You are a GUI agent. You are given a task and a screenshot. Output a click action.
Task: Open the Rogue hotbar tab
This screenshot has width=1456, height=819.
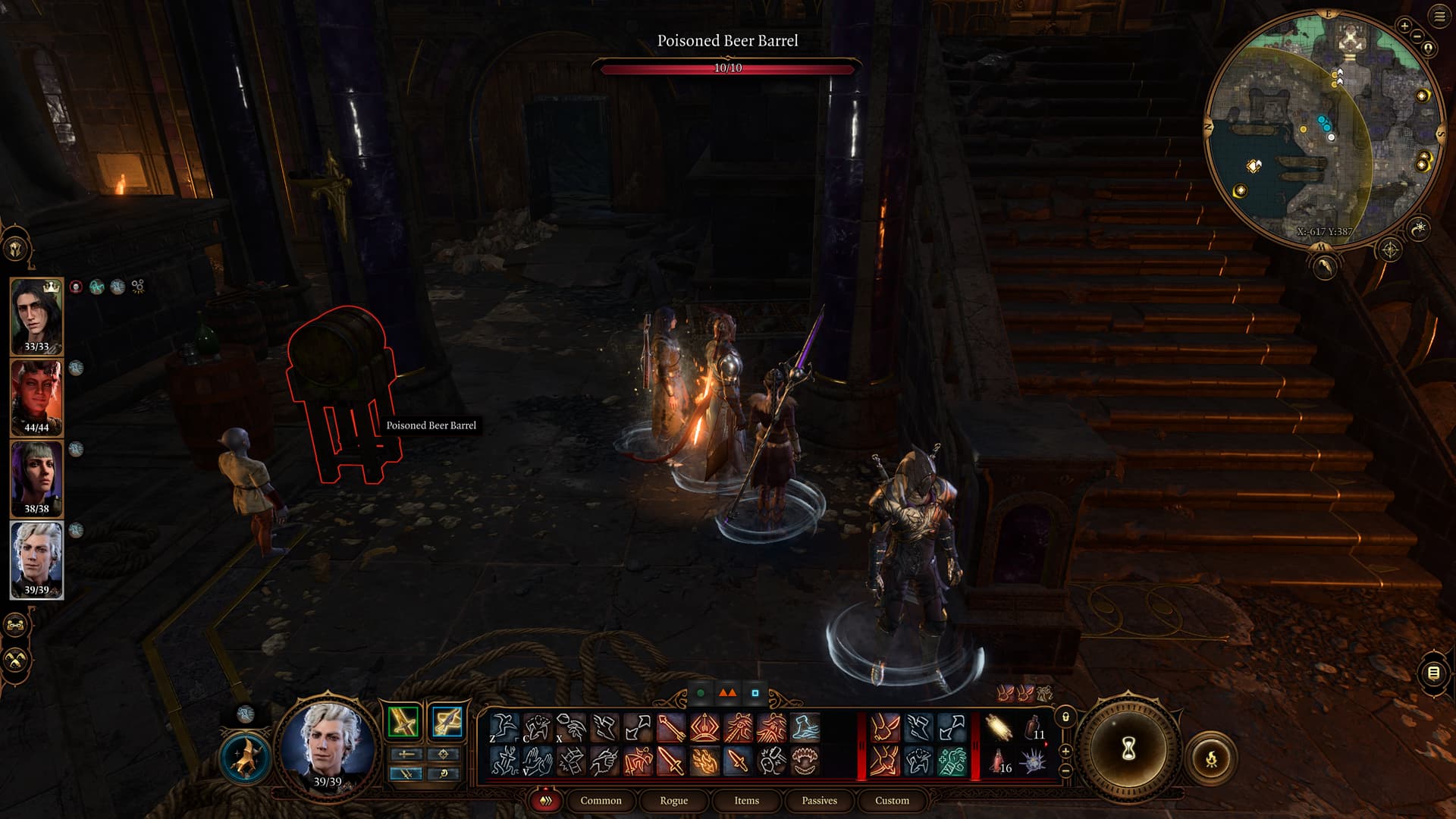point(673,801)
